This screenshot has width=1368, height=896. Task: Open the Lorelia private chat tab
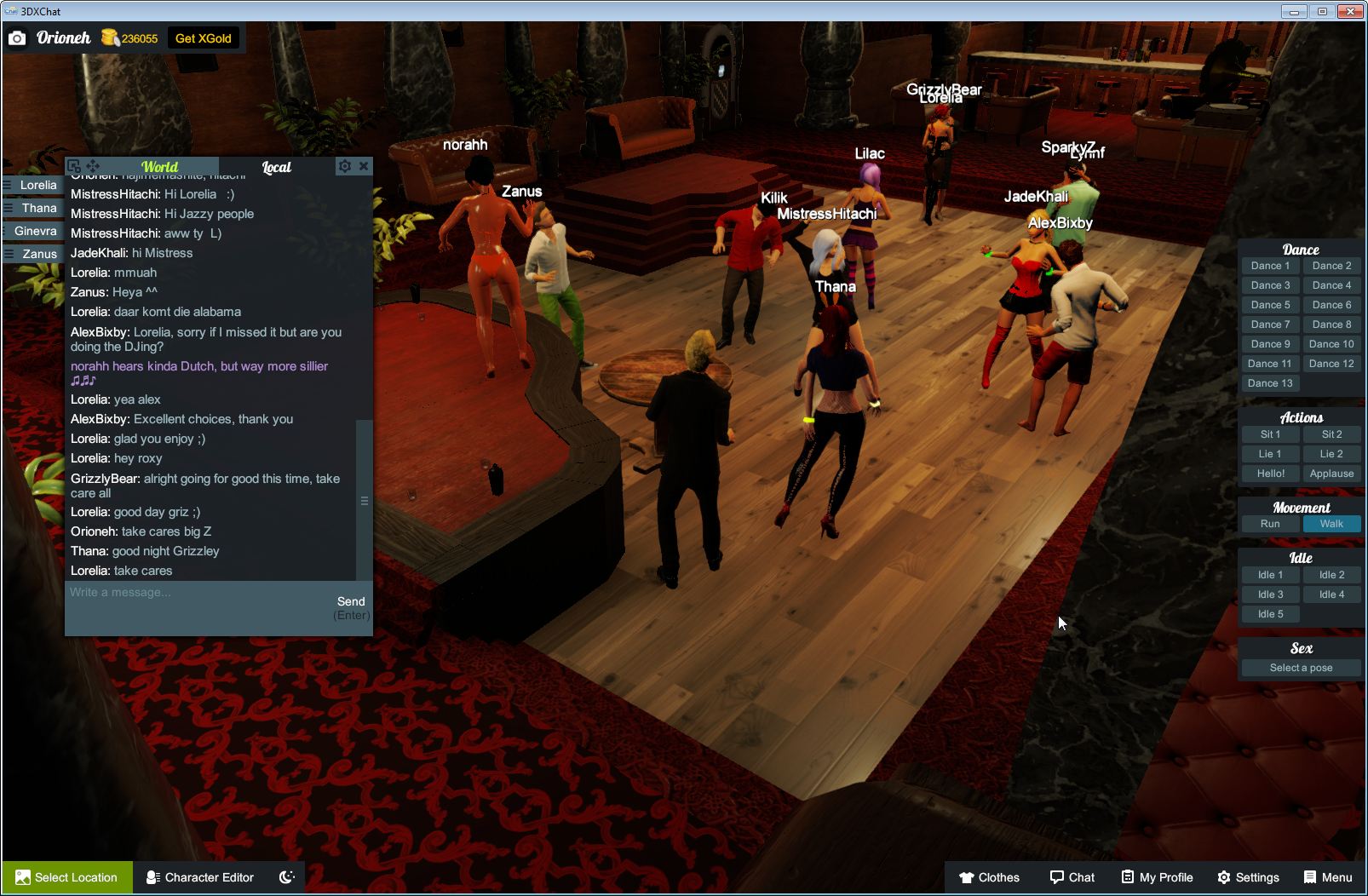(x=37, y=184)
